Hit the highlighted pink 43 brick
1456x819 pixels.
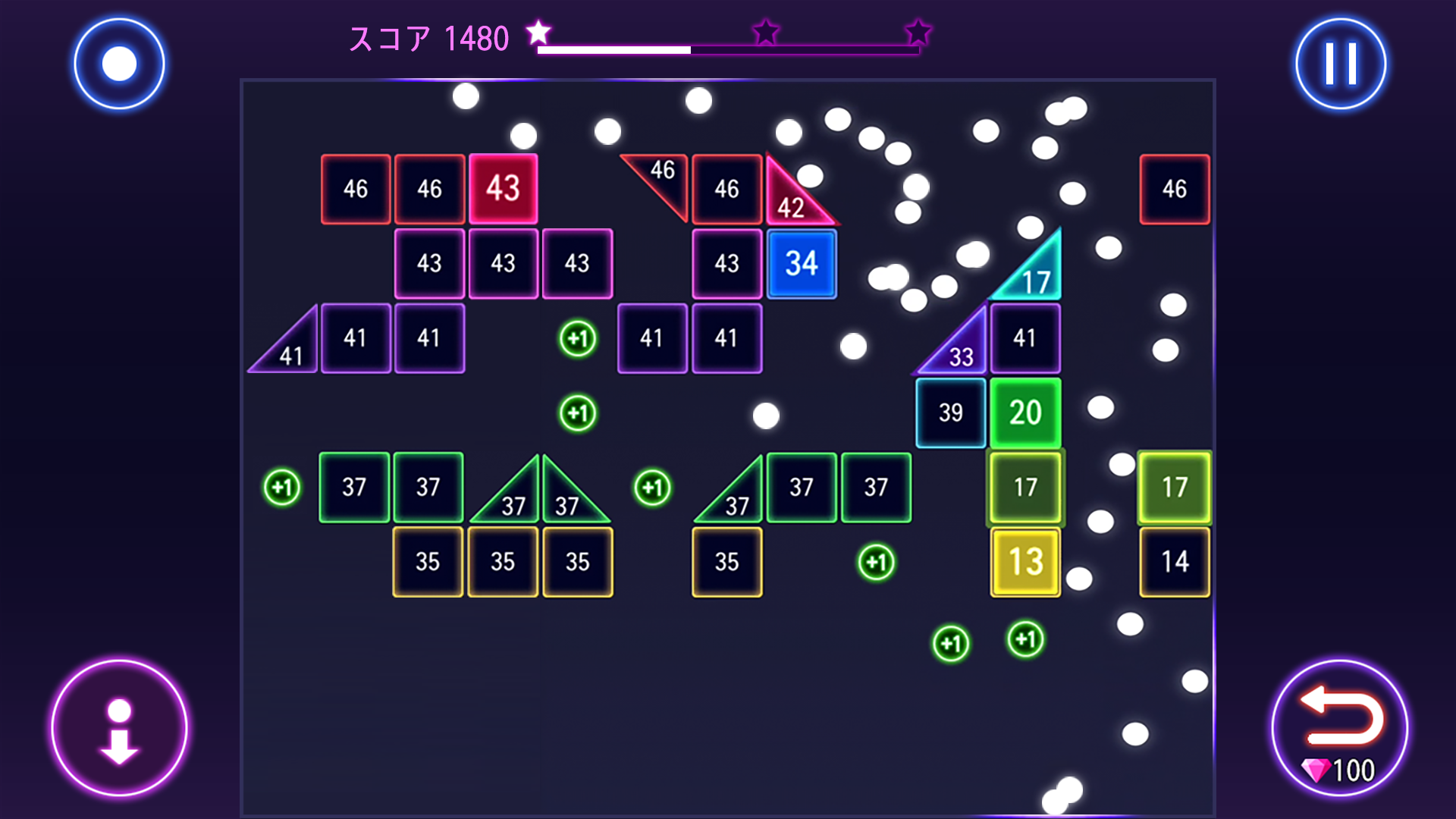pyautogui.click(x=503, y=188)
